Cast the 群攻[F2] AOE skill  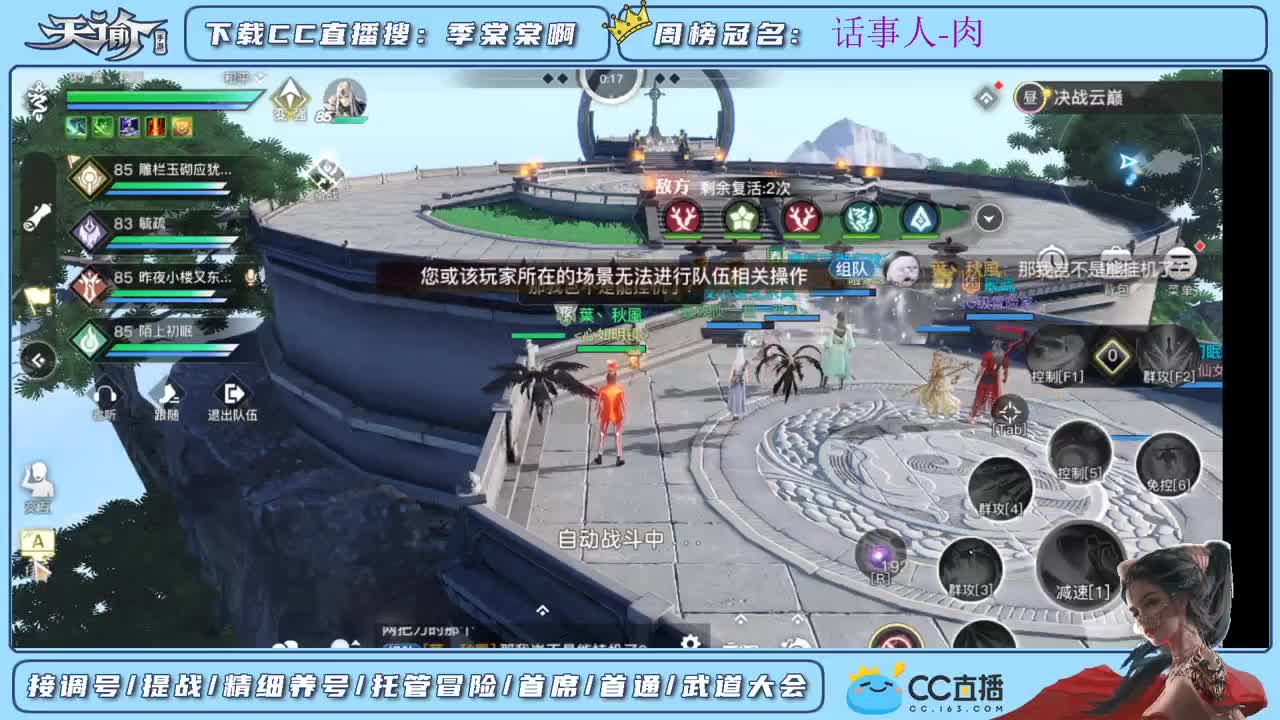tap(1168, 352)
